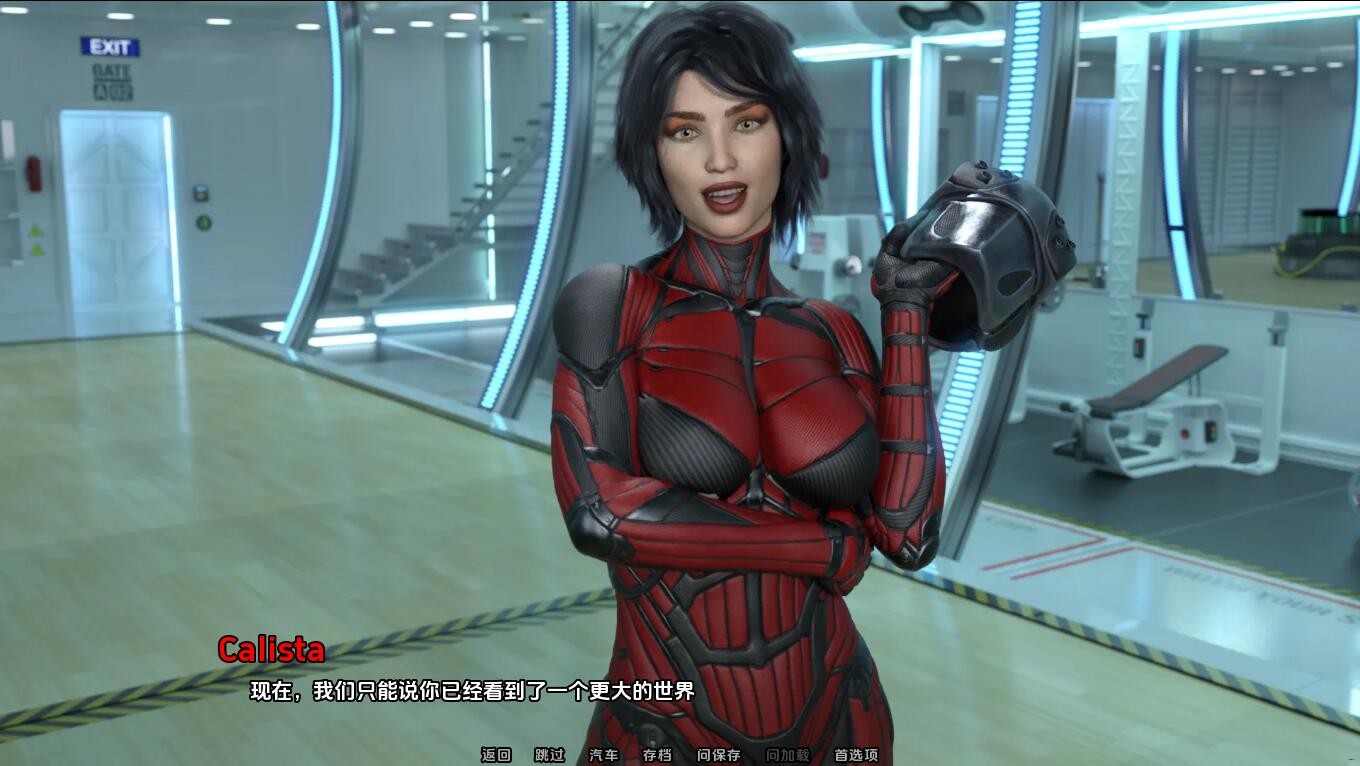1360x766 pixels.
Task: Click the 返回 (Back) quick menu button
Action: click(496, 755)
